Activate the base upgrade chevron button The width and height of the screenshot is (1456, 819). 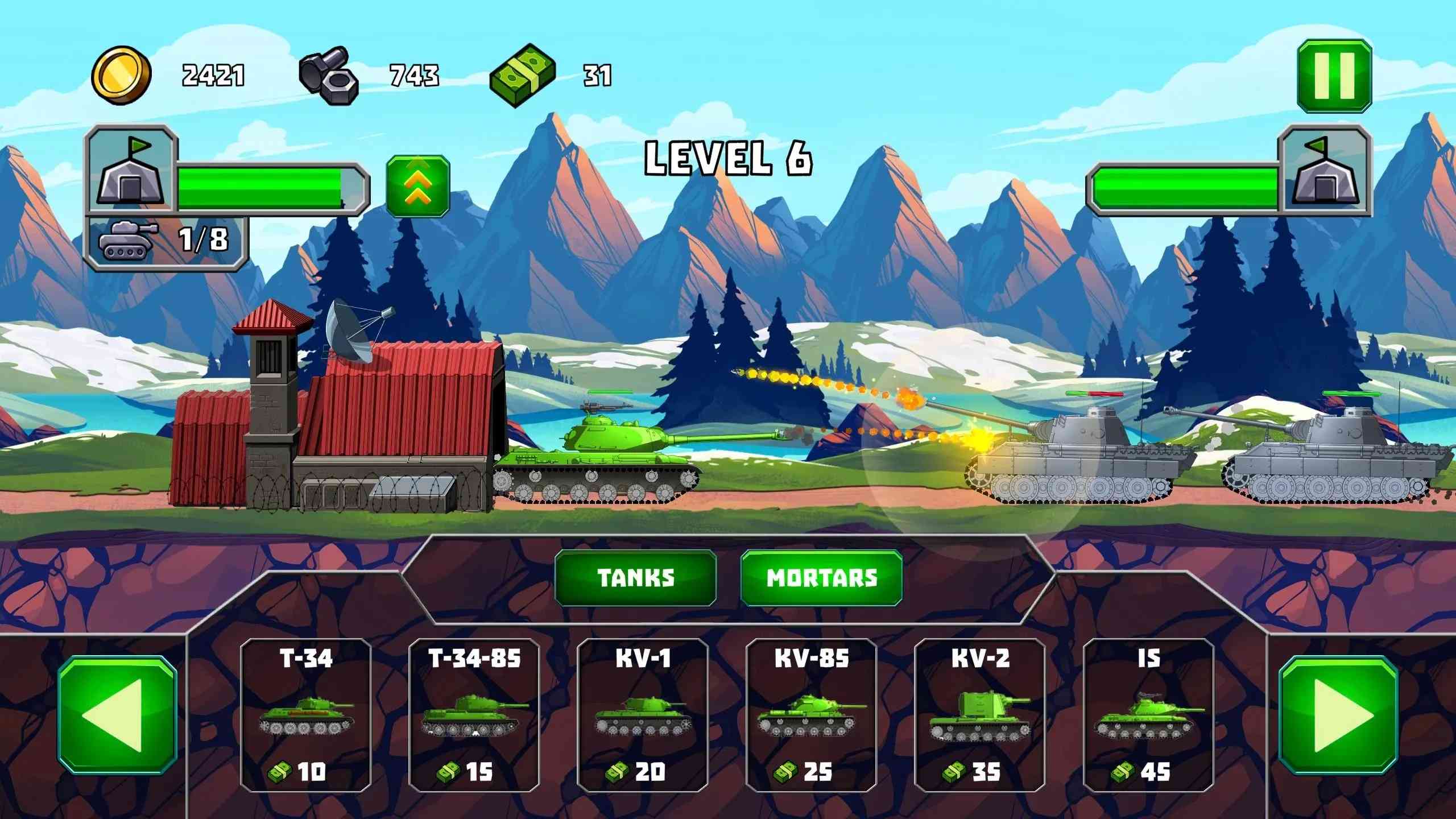tap(418, 186)
